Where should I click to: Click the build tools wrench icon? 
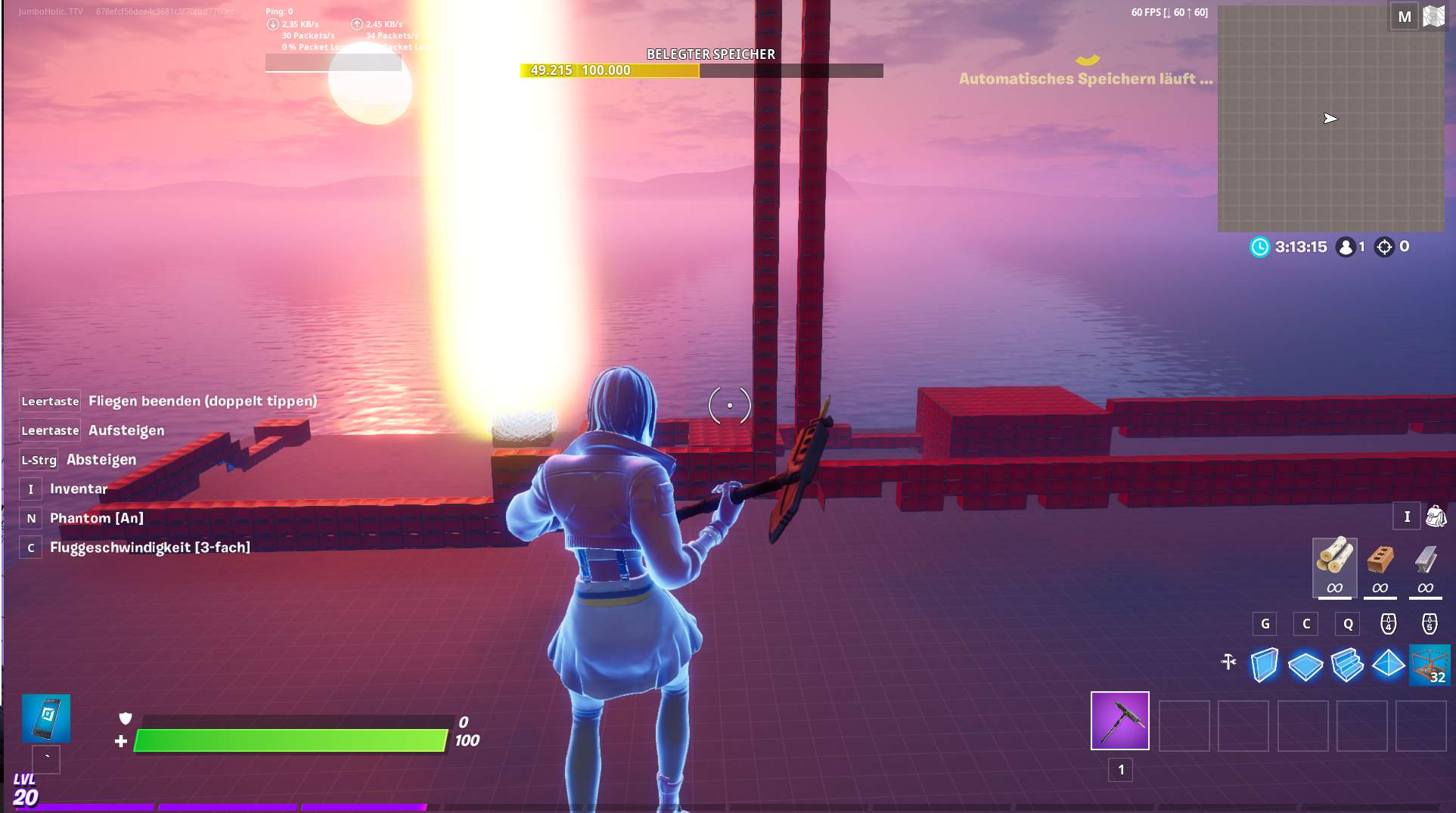click(1228, 662)
